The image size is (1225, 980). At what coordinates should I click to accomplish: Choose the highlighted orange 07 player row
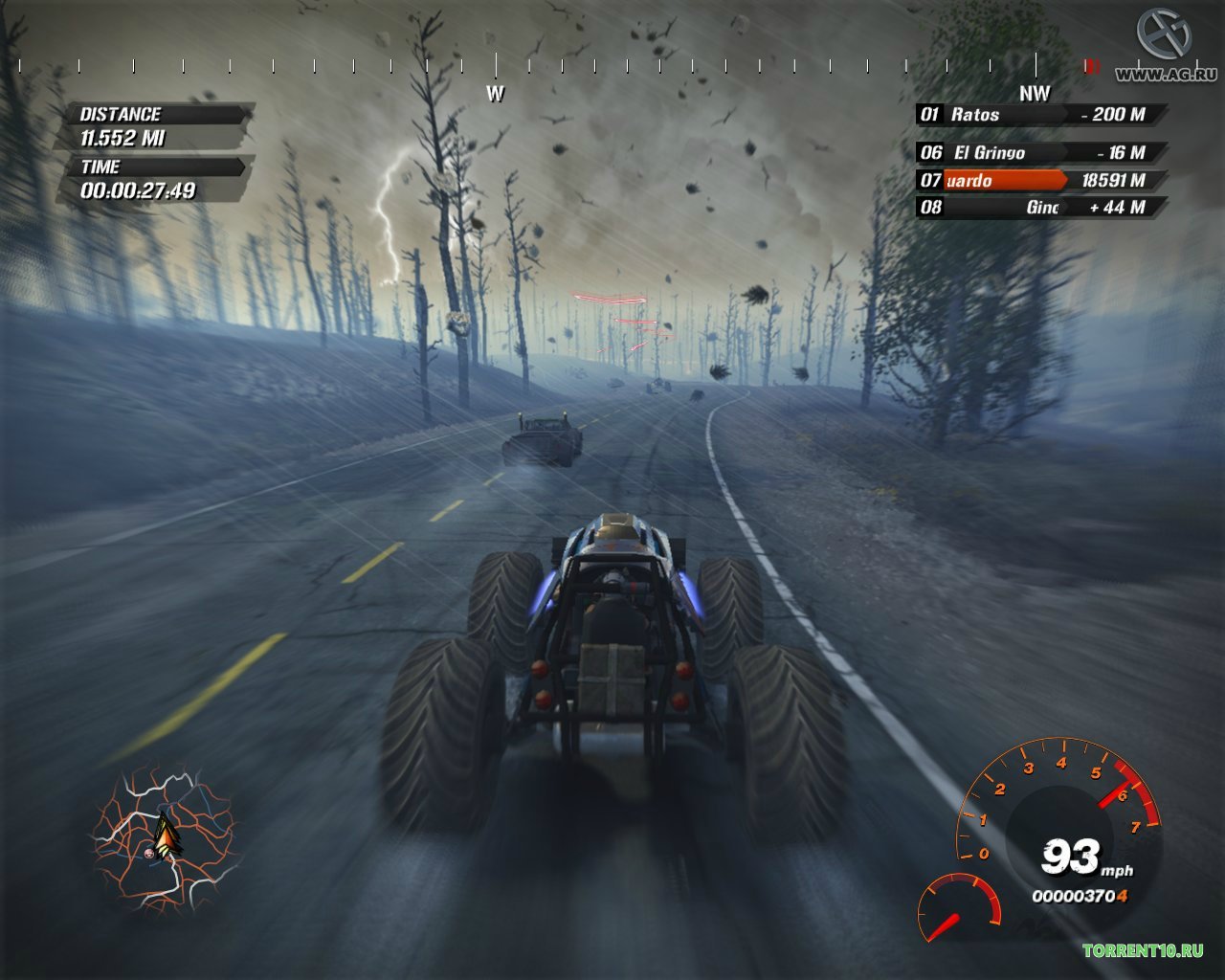(1040, 180)
